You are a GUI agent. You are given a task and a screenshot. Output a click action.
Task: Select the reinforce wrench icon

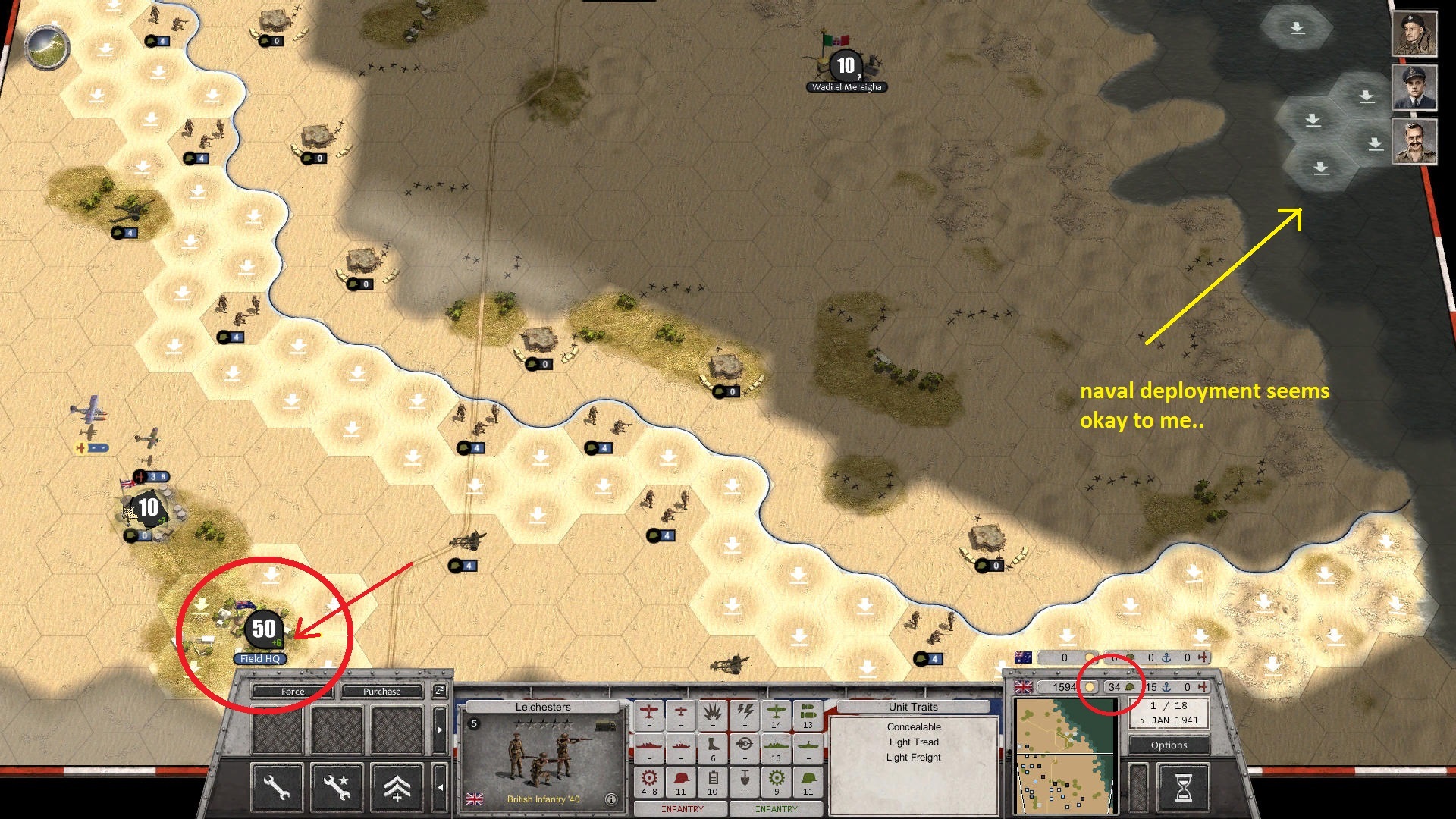(x=277, y=787)
